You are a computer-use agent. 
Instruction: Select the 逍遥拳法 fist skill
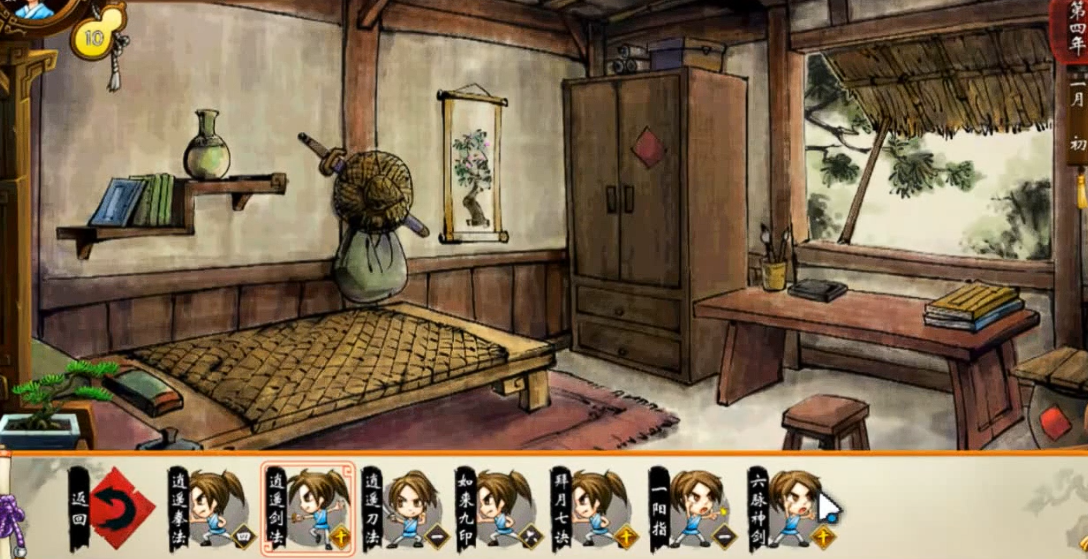[x=210, y=508]
